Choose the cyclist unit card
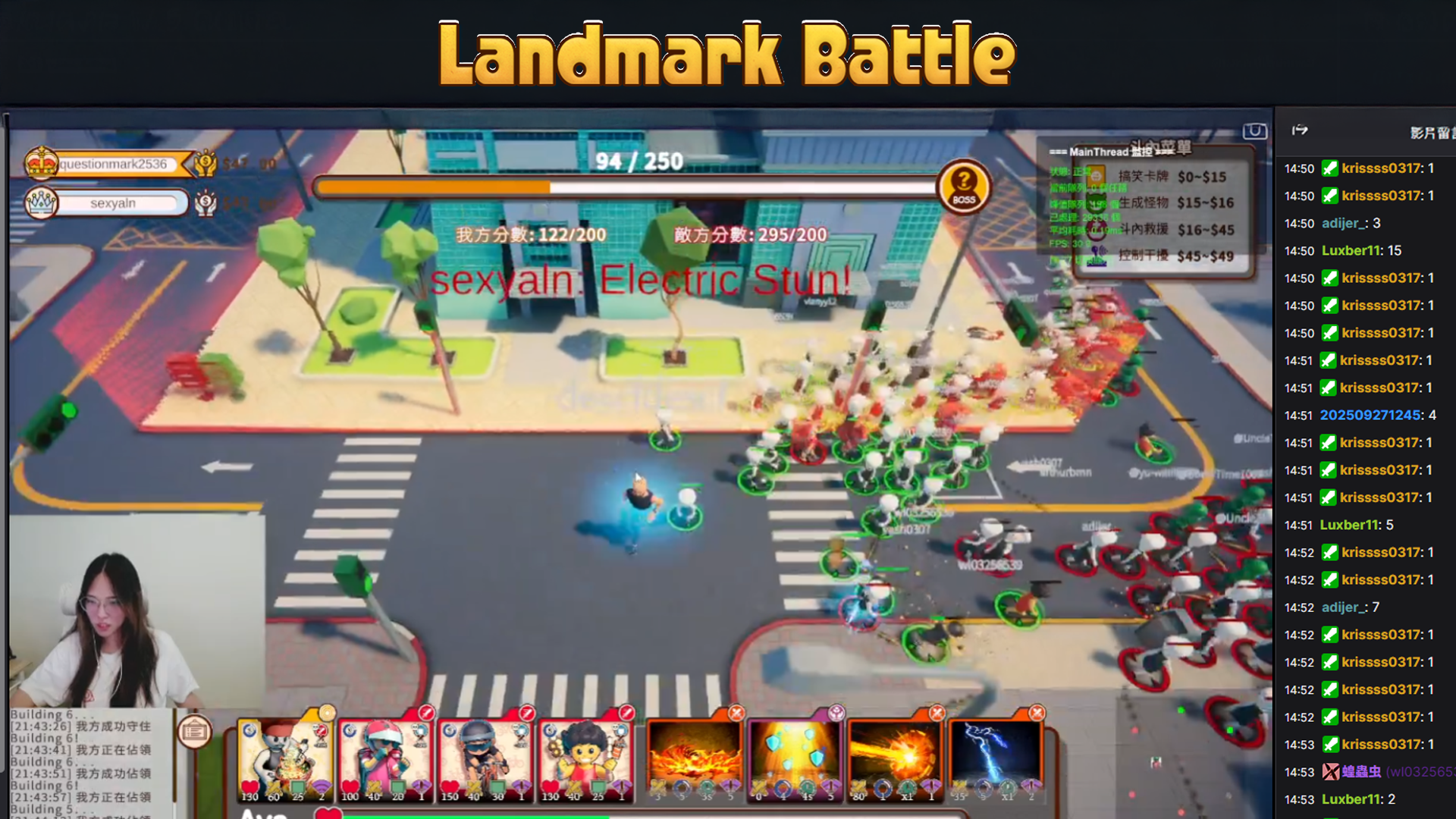Screen dimensions: 1456x819 (x=485, y=759)
